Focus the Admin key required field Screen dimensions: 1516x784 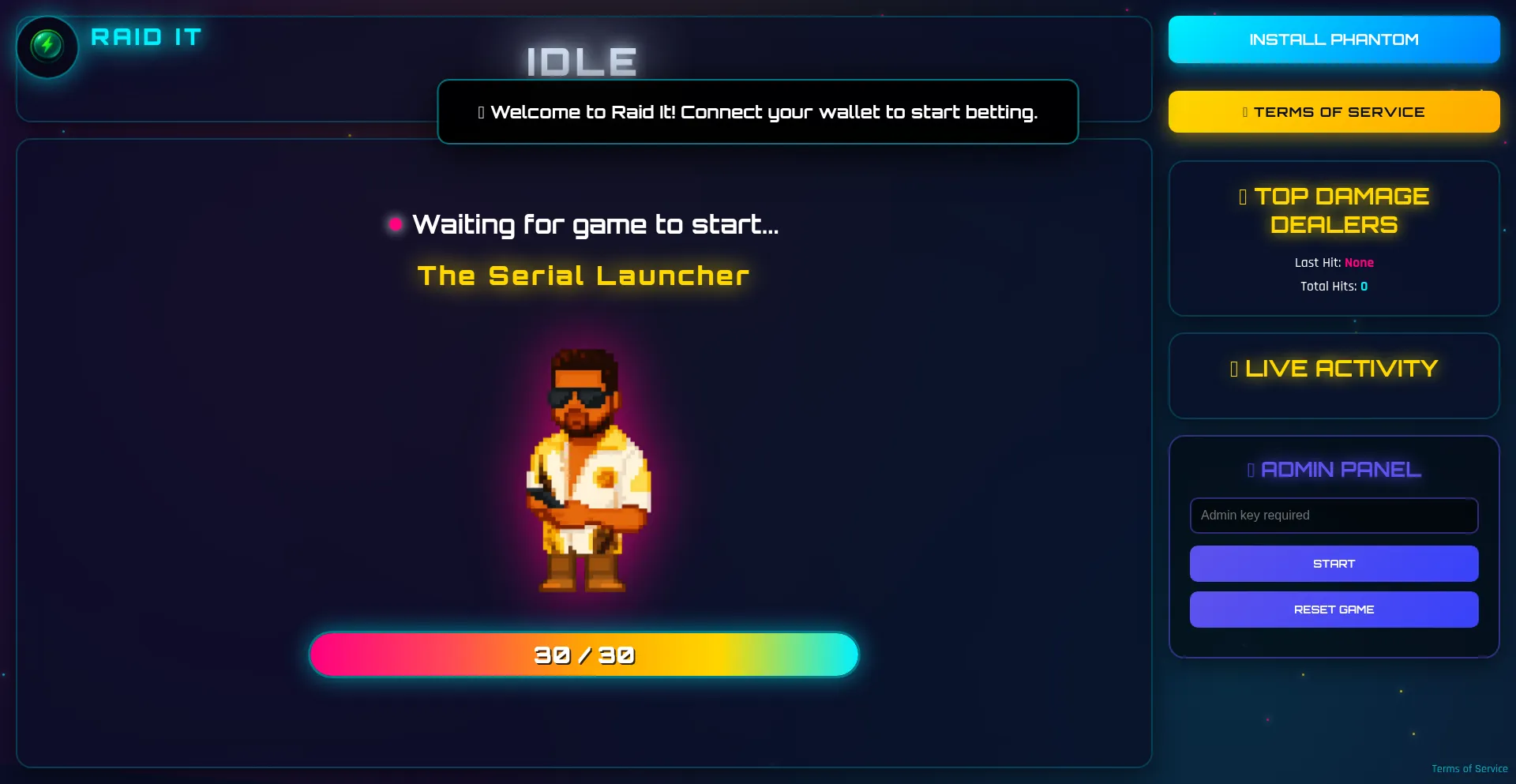pos(1334,516)
